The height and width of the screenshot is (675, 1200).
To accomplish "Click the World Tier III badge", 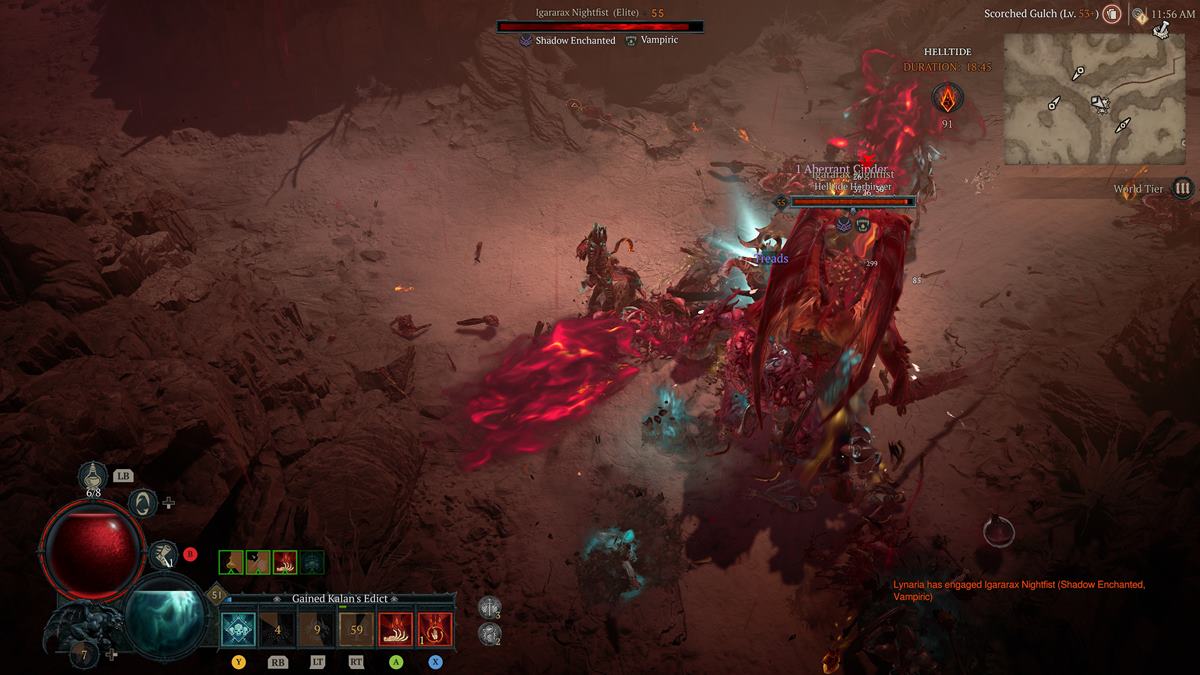I will click(1182, 188).
